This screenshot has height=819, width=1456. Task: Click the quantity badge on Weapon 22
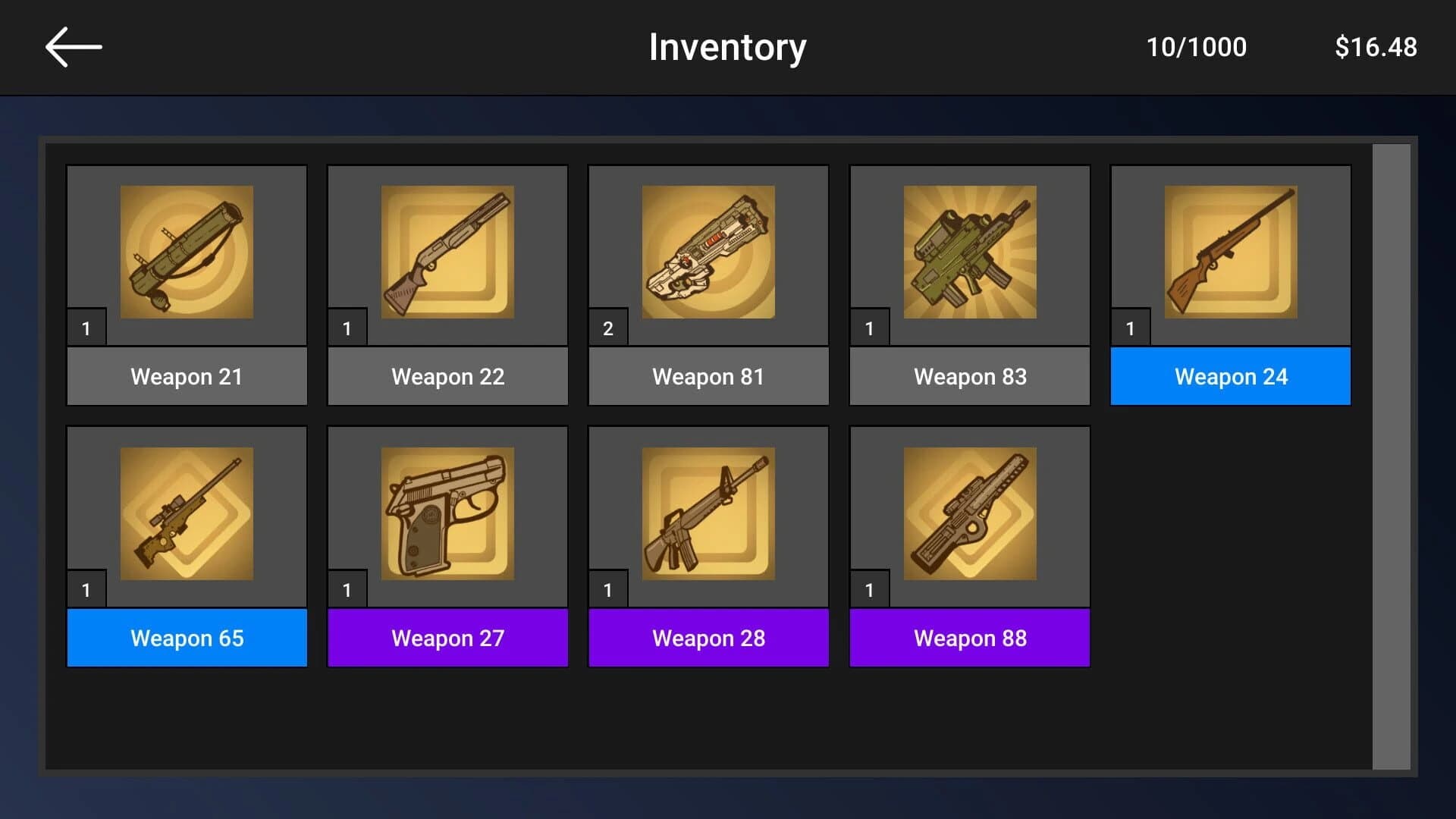point(347,328)
